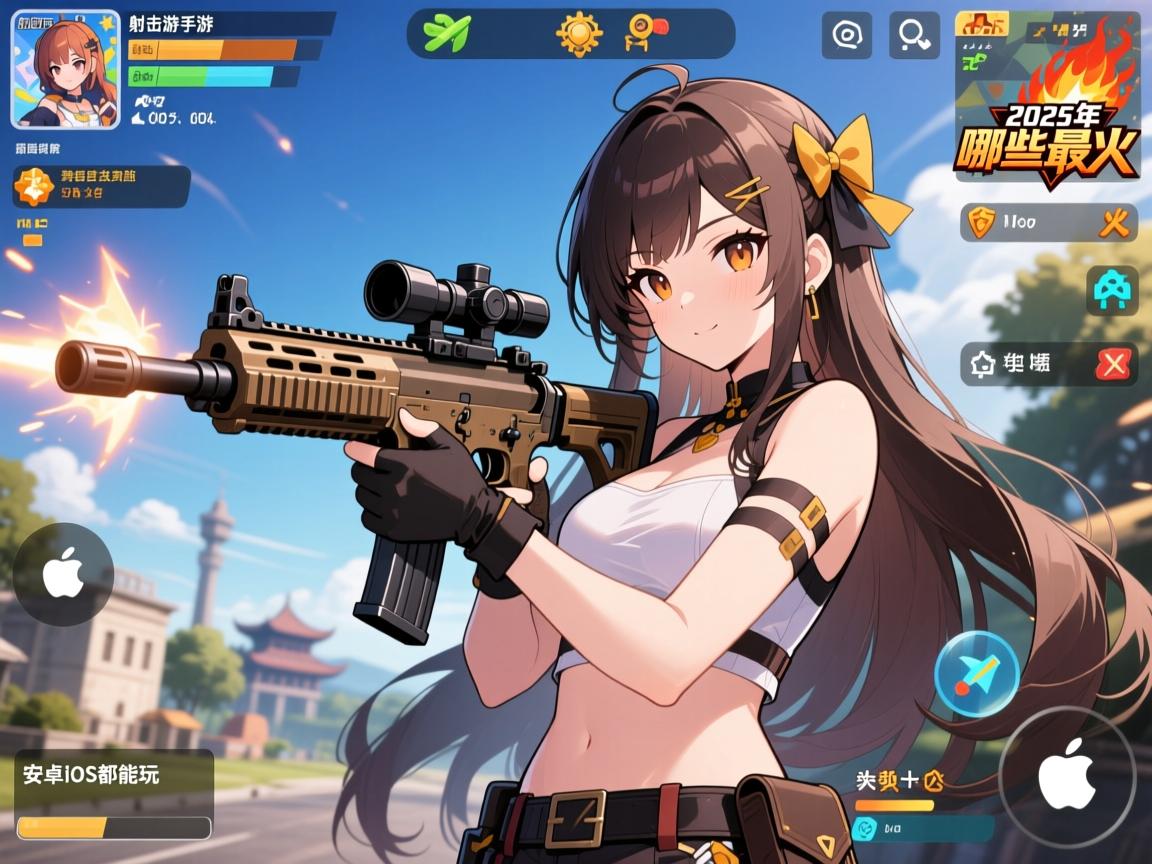Image resolution: width=1152 pixels, height=864 pixels.
Task: Tap the teal pixel invader icon
Action: point(1112,291)
